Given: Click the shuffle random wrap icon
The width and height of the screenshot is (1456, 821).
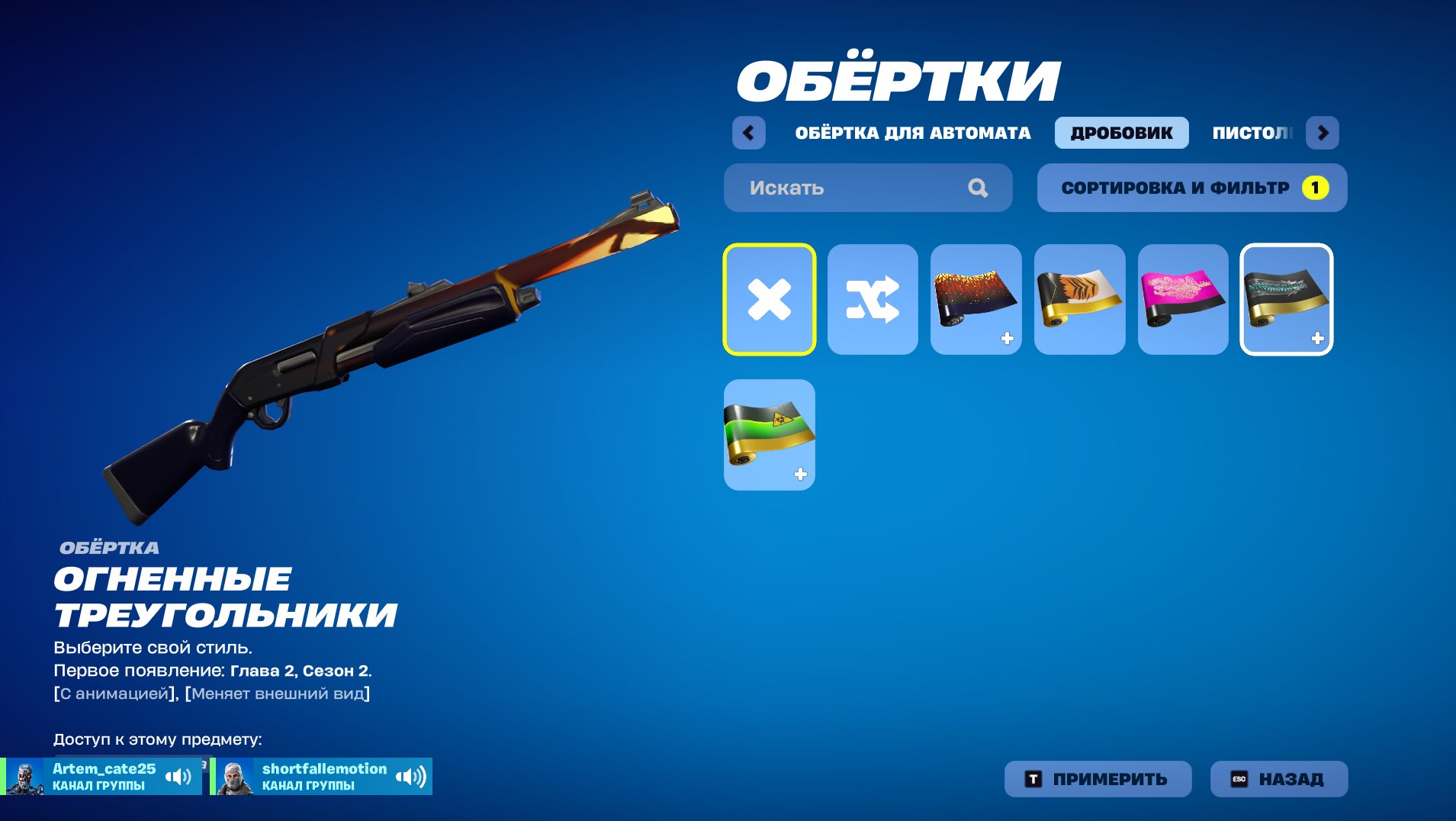Looking at the screenshot, I should click(873, 299).
